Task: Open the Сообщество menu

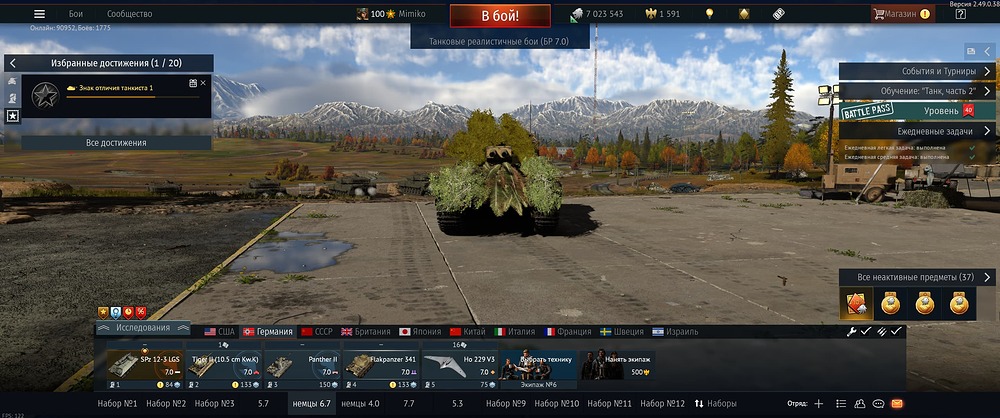Action: point(129,14)
